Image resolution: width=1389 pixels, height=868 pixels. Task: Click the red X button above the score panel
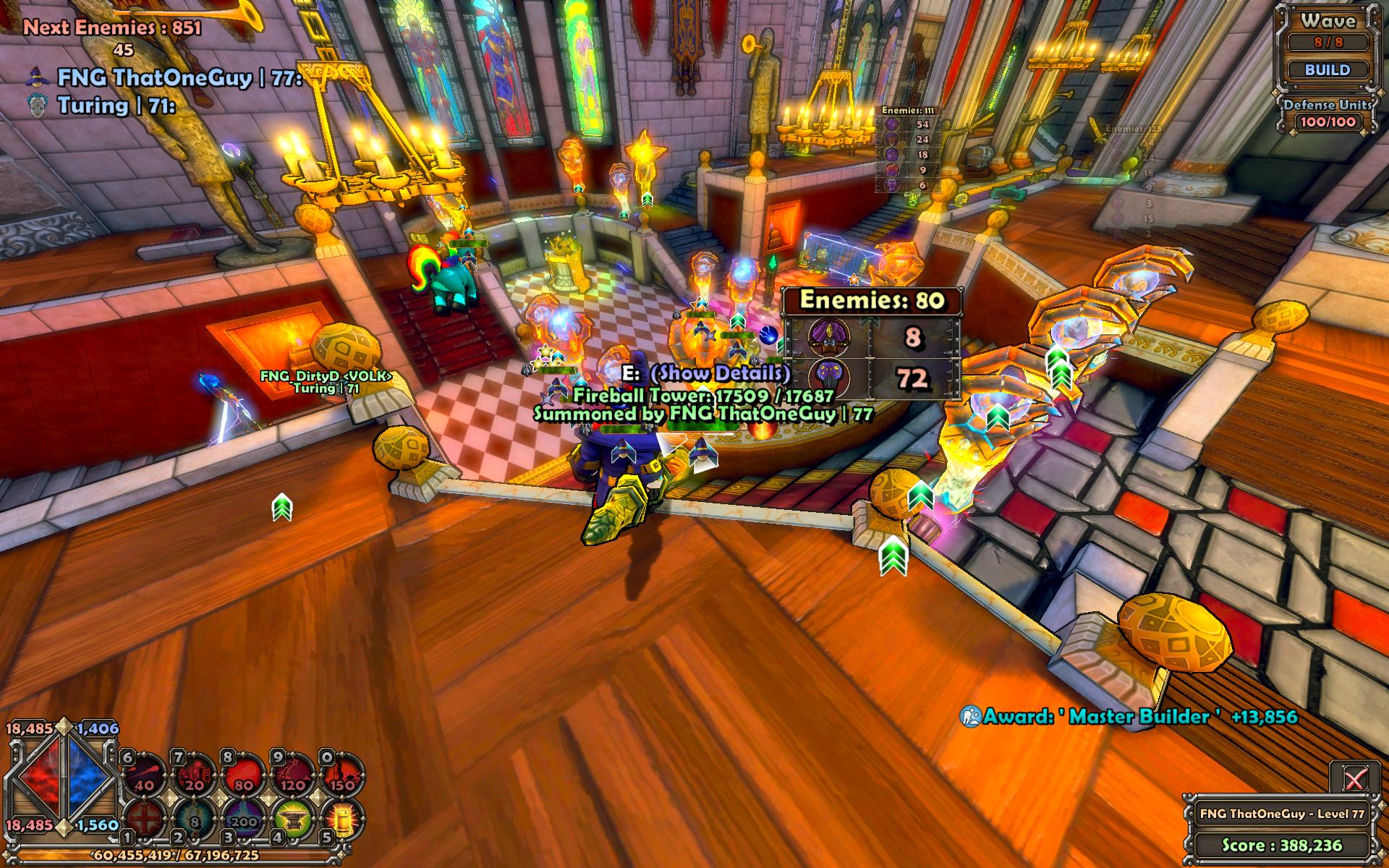[1354, 778]
